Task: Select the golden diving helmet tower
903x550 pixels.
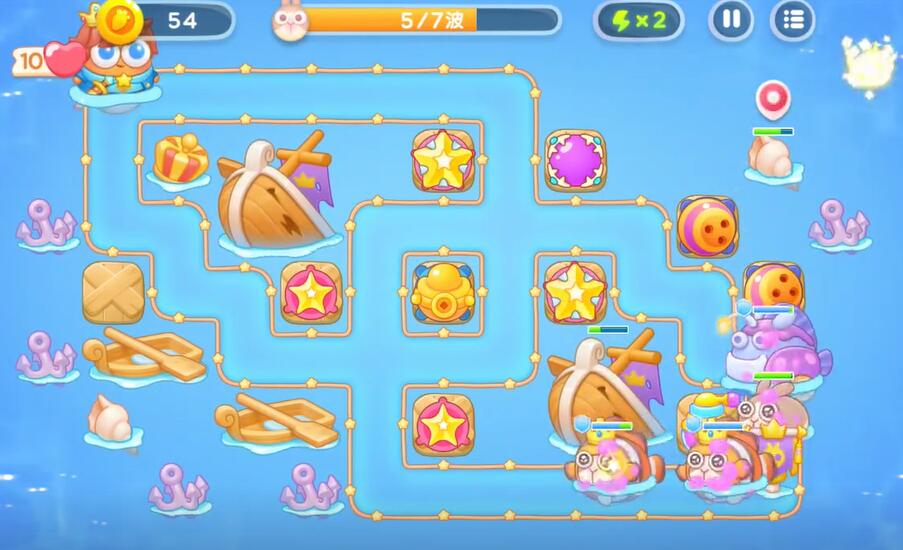Action: 441,291
